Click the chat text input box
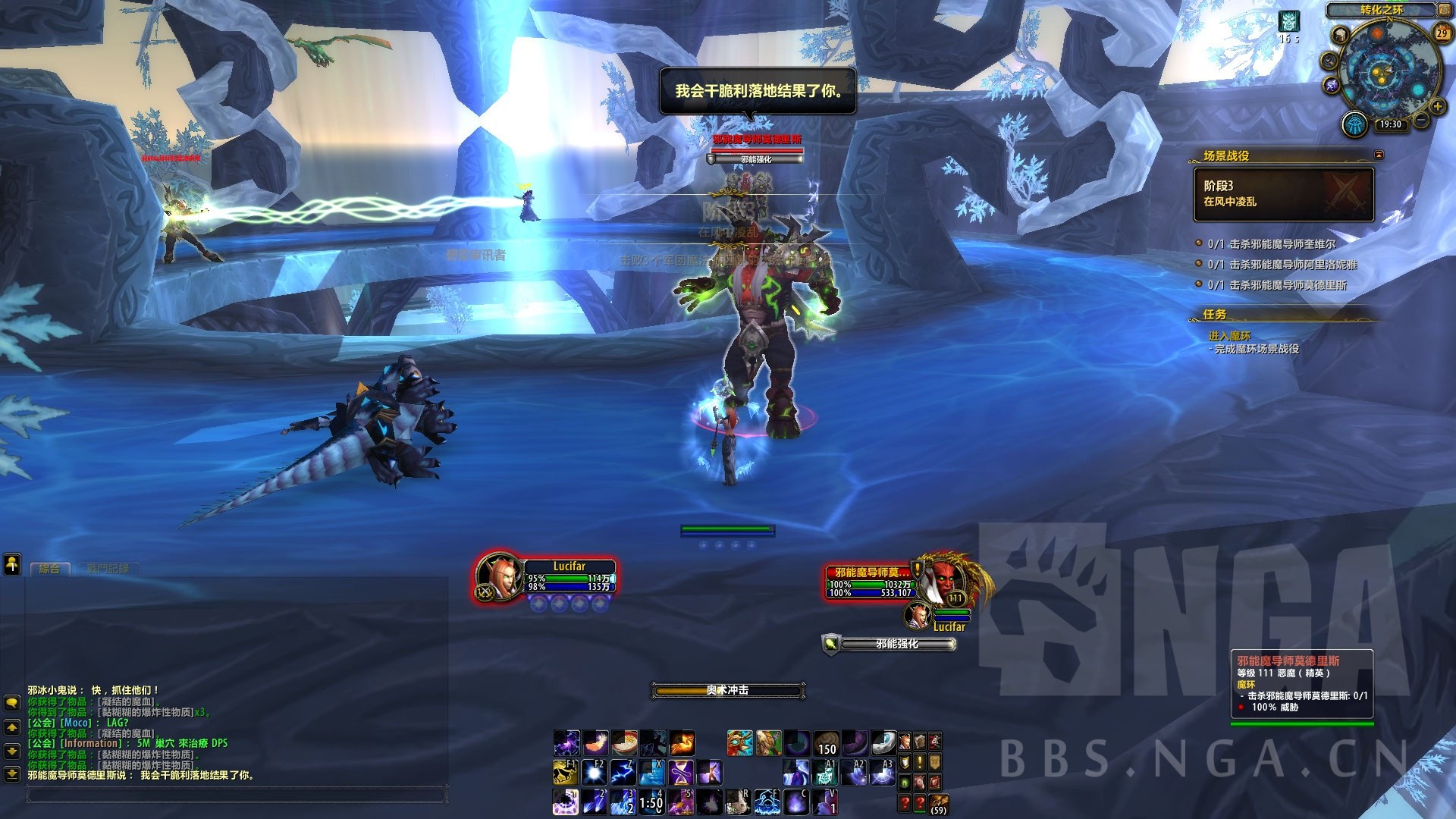Screen dimensions: 1456x819 point(235,795)
